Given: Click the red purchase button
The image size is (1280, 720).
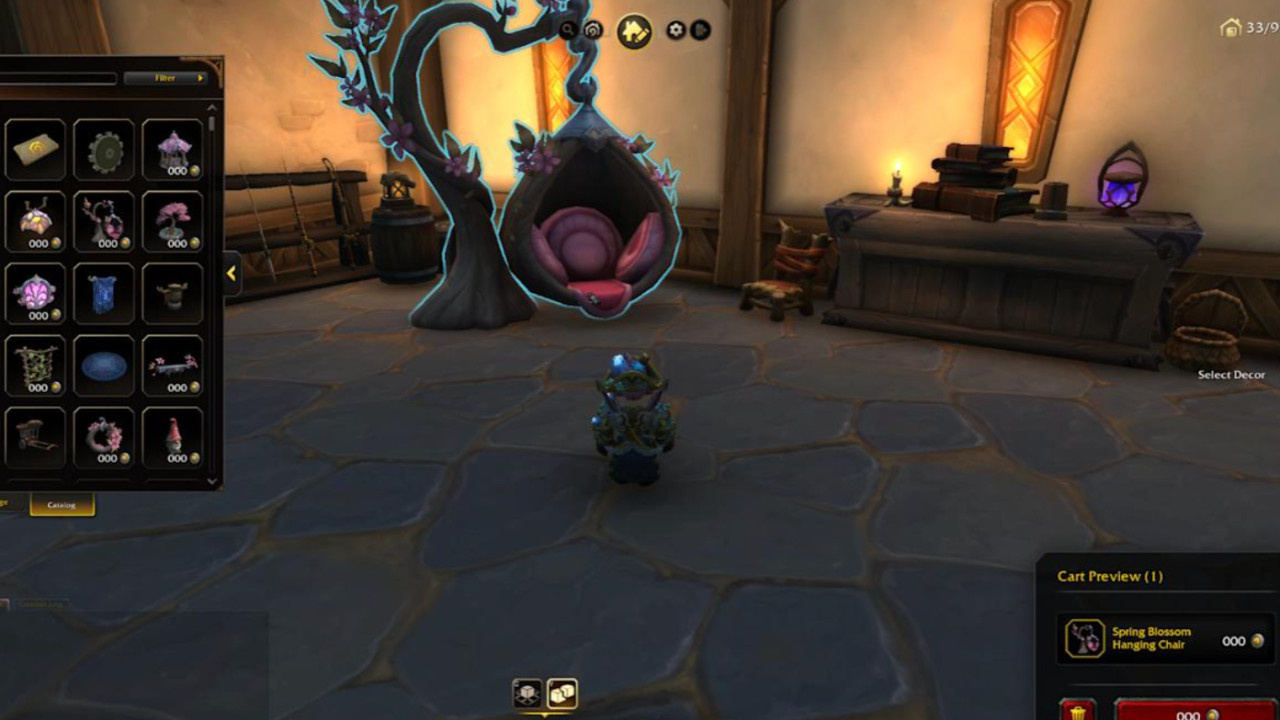Looking at the screenshot, I should (1196, 711).
